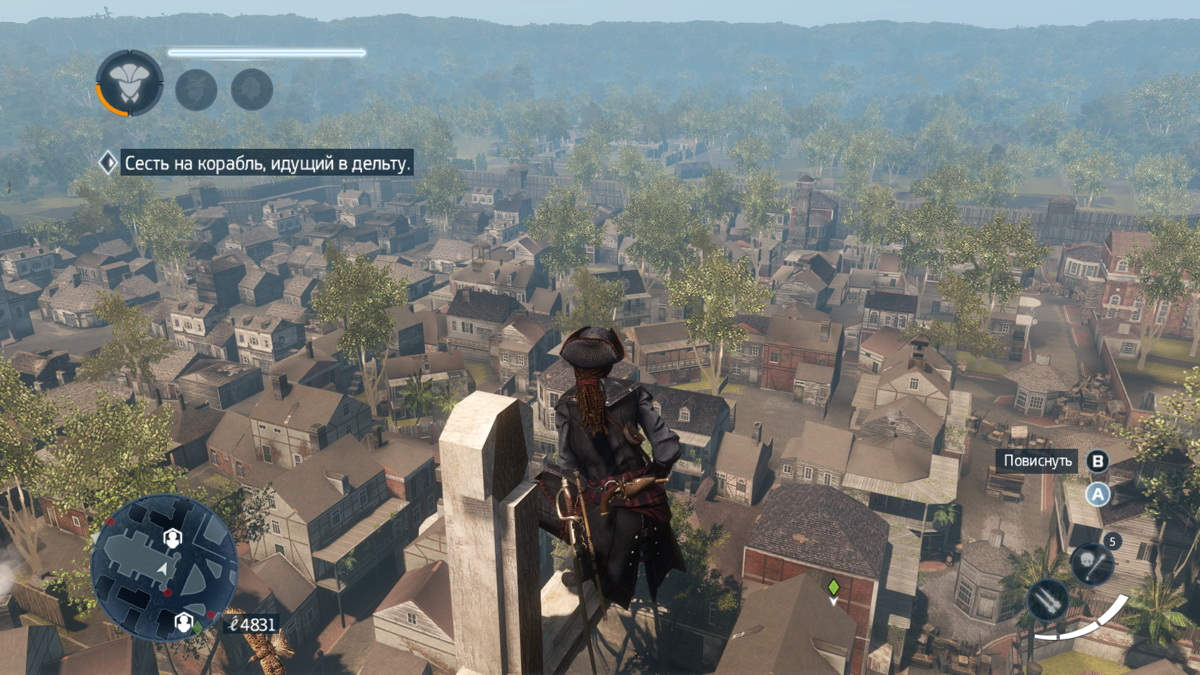Choose the hidden blades weapon icon
The width and height of the screenshot is (1200, 675).
point(1047,600)
